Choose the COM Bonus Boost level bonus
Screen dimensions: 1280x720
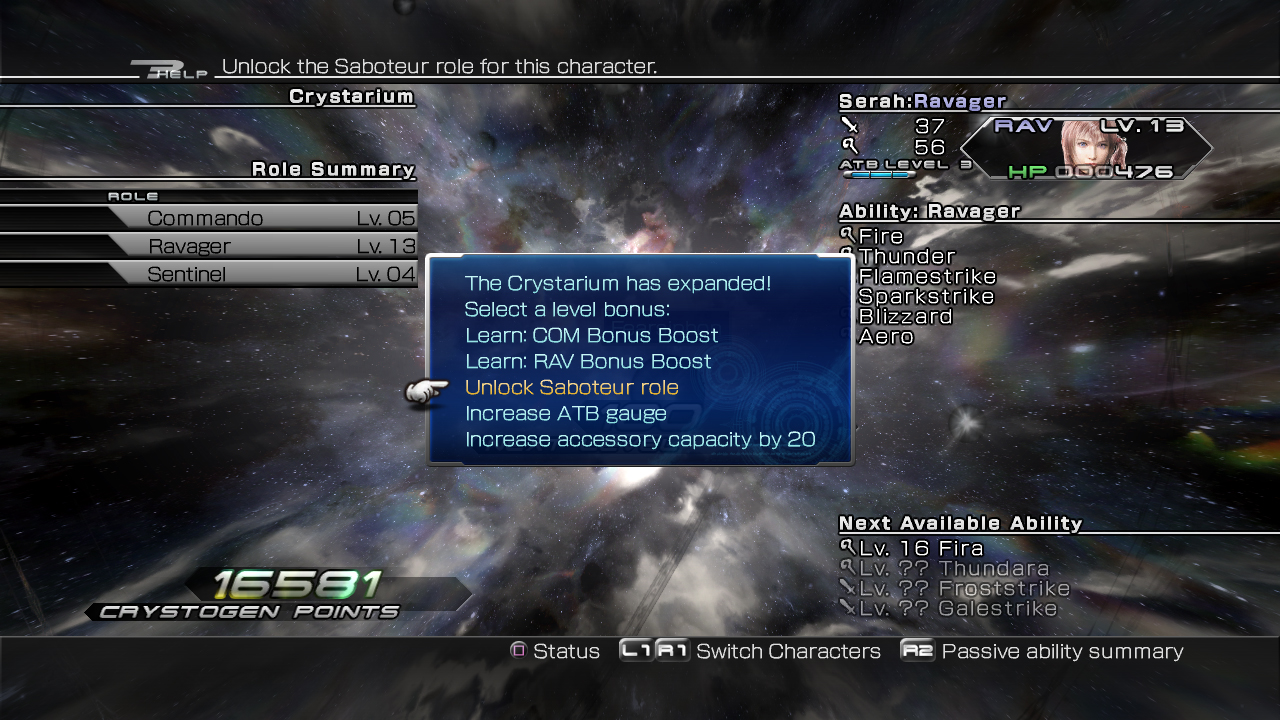coord(591,335)
